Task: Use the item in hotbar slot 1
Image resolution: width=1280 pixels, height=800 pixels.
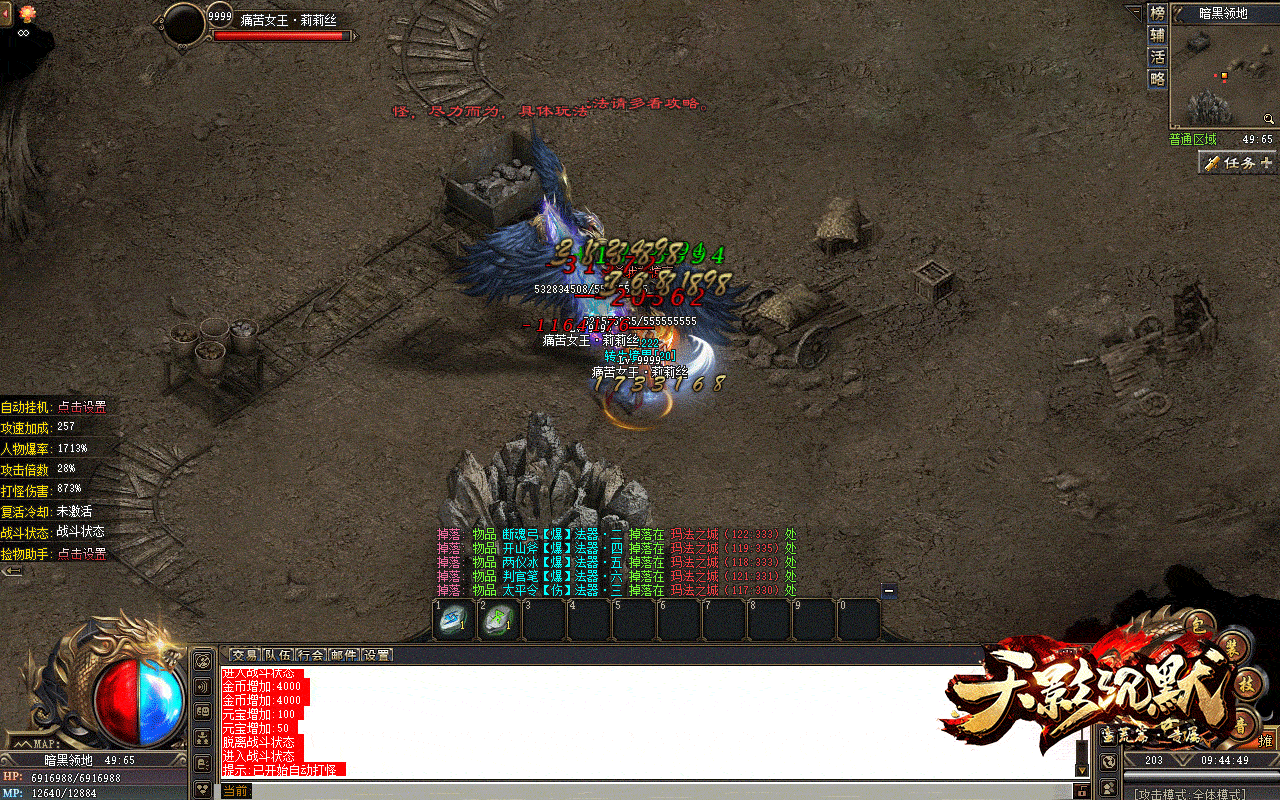Action: click(454, 620)
